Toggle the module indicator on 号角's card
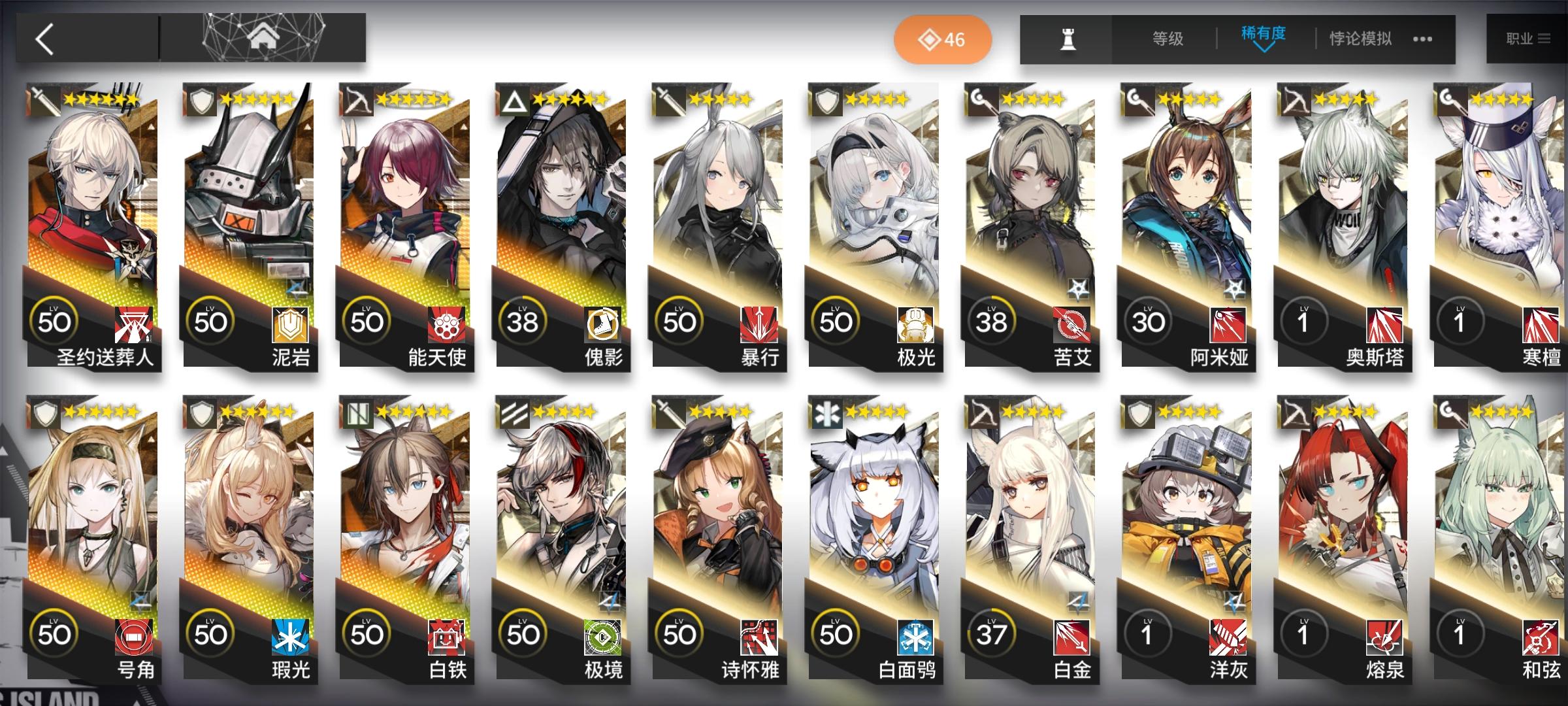The height and width of the screenshot is (706, 1568). [141, 601]
